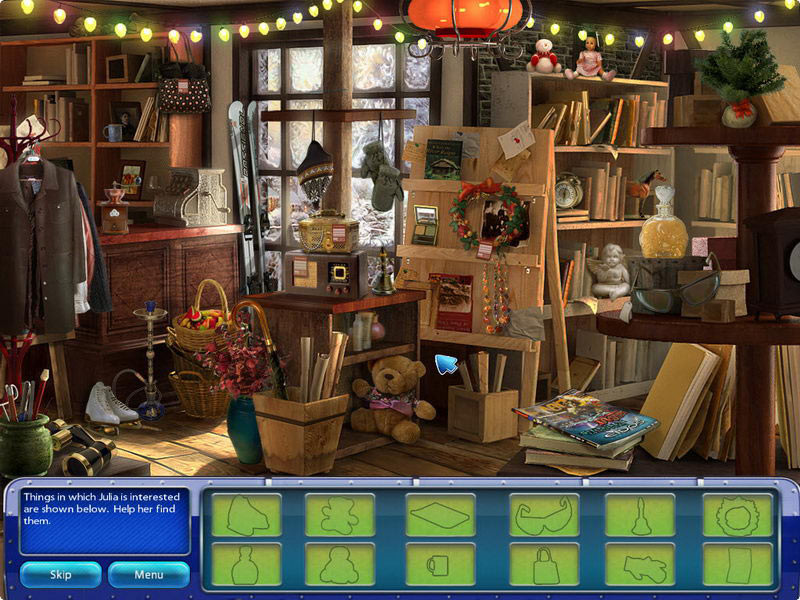Image resolution: width=800 pixels, height=600 pixels.
Task: Select the goggles silhouette slot
Action: pyautogui.click(x=544, y=515)
